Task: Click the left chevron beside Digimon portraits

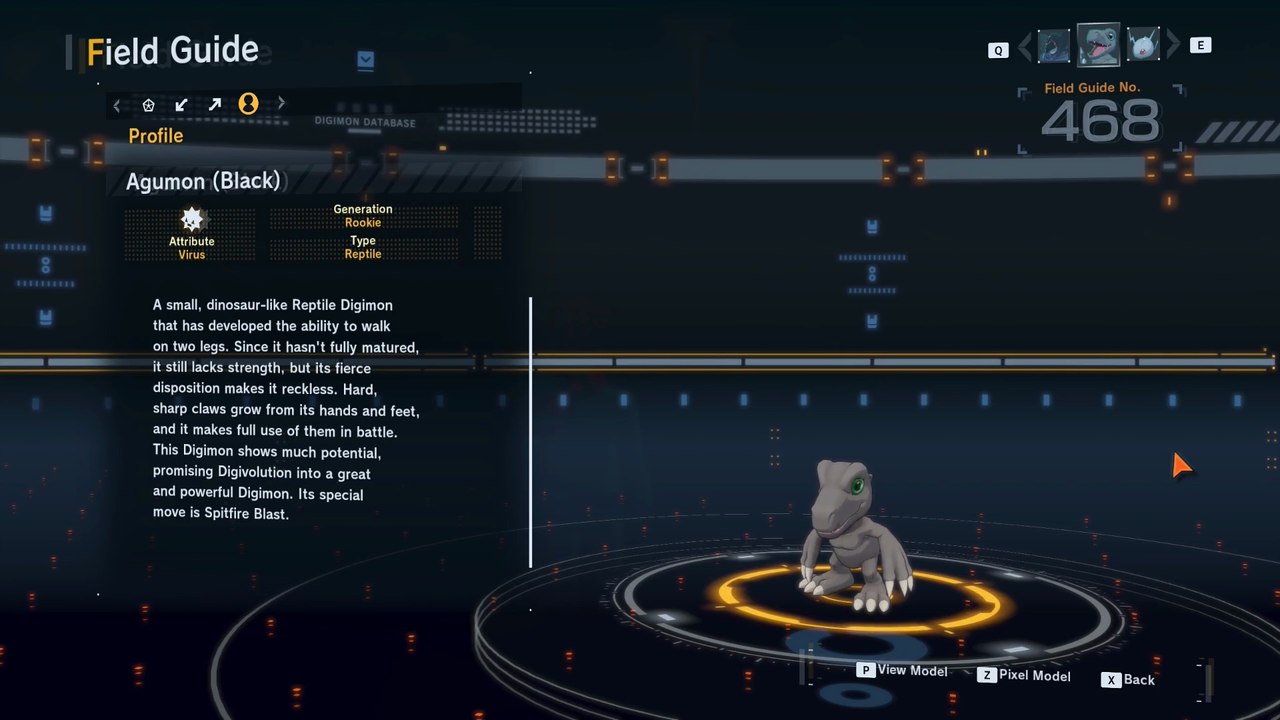Action: pyautogui.click(x=1024, y=46)
